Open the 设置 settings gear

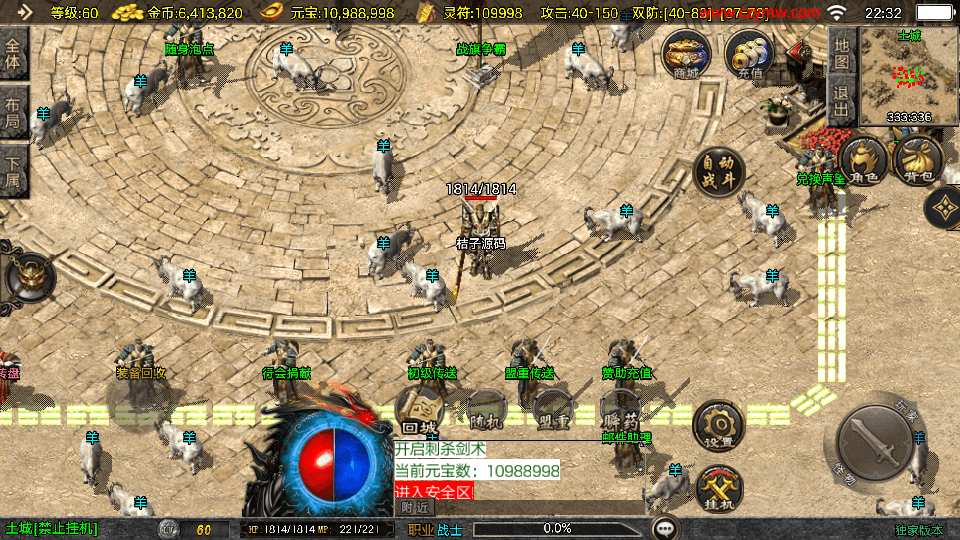tap(718, 425)
